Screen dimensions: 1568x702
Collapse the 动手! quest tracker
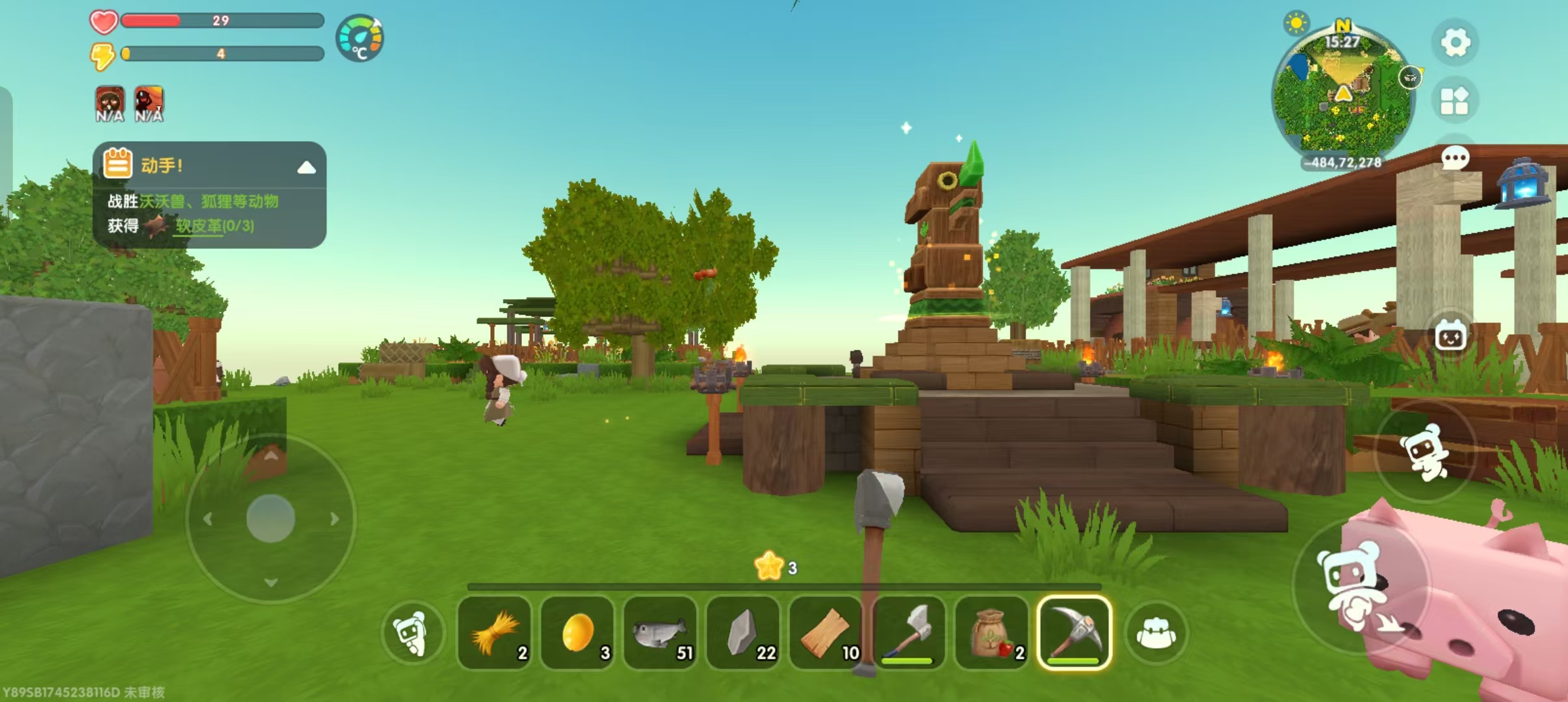pos(306,168)
